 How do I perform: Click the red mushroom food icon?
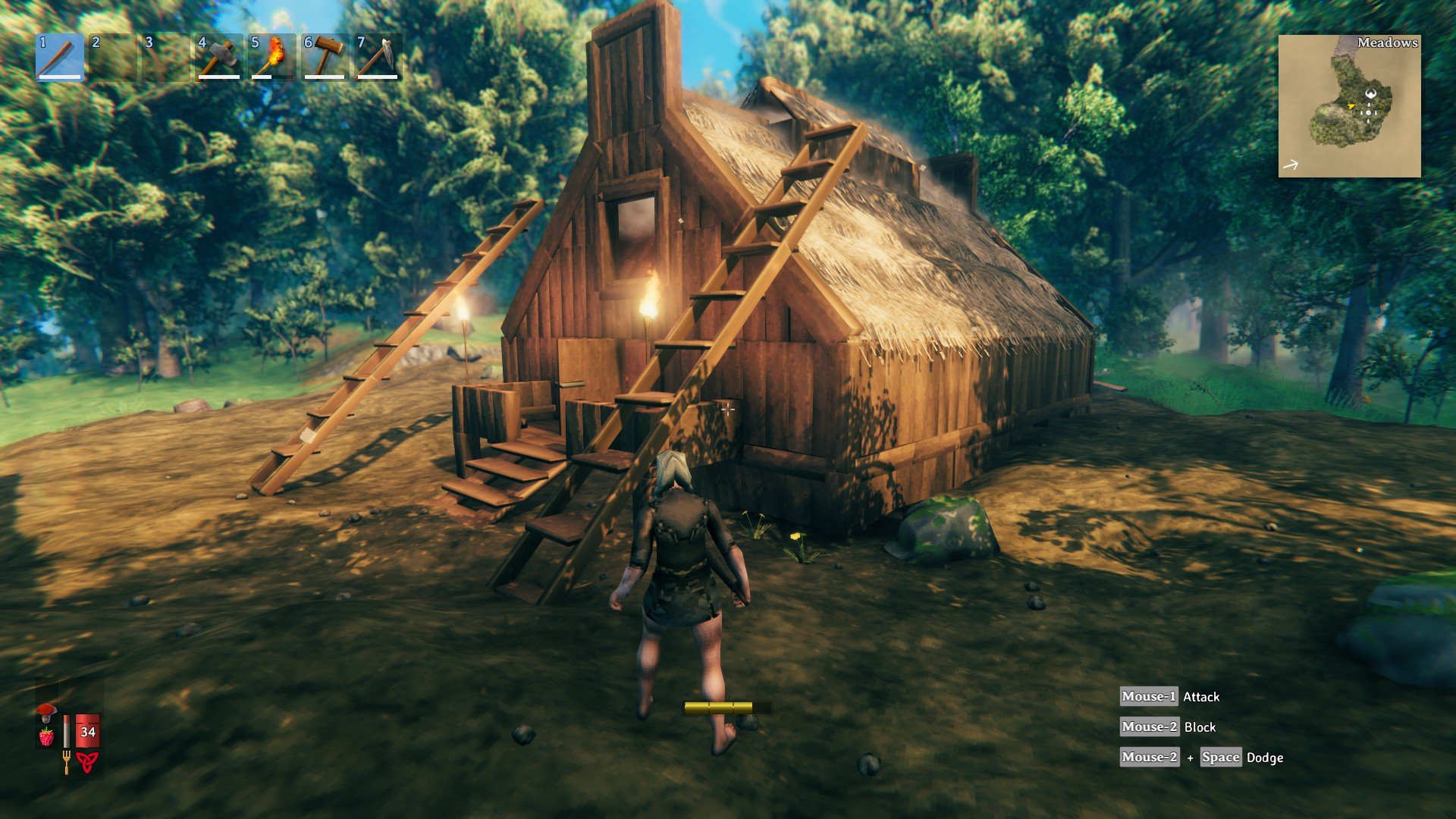click(47, 711)
